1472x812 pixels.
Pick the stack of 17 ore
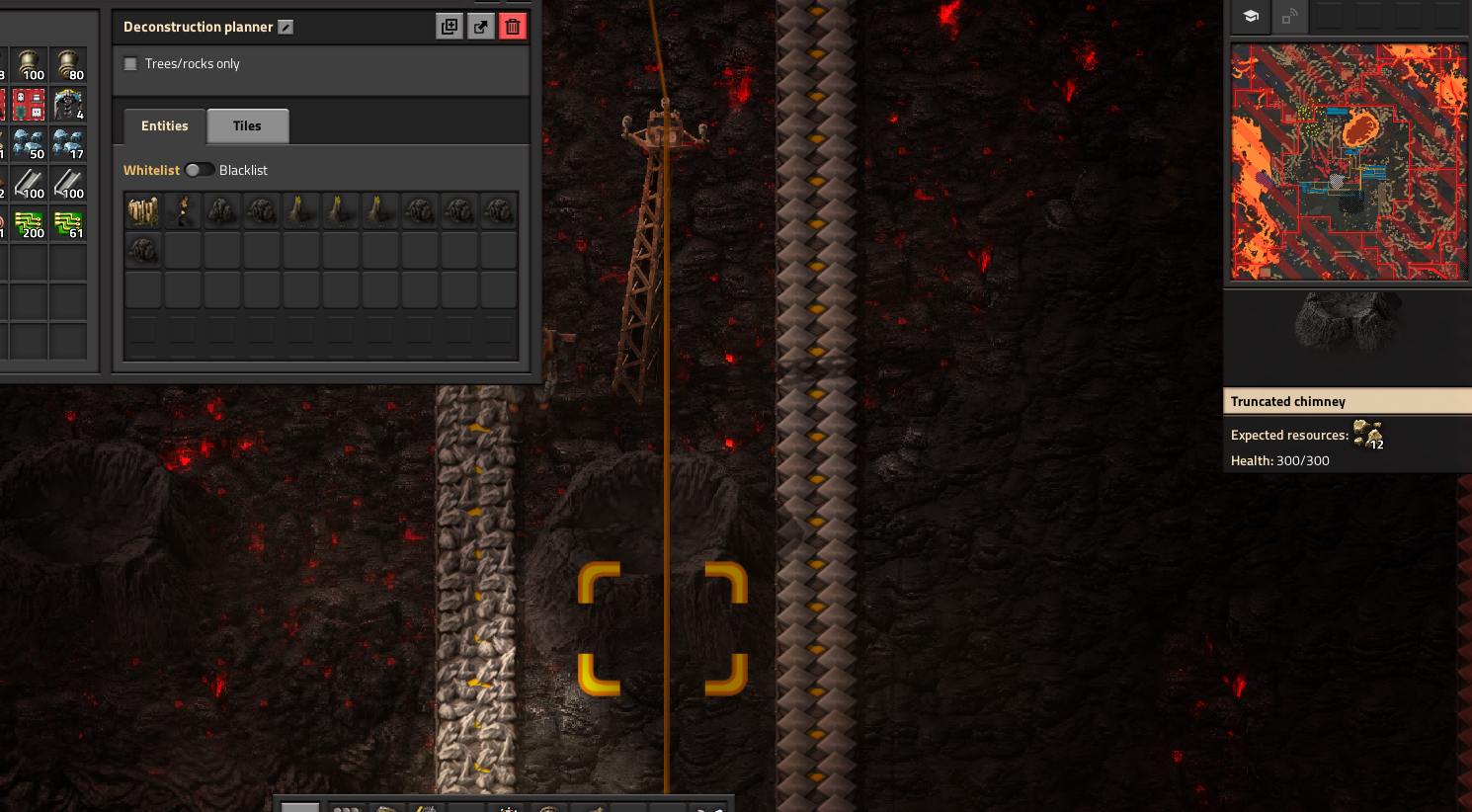(x=68, y=144)
